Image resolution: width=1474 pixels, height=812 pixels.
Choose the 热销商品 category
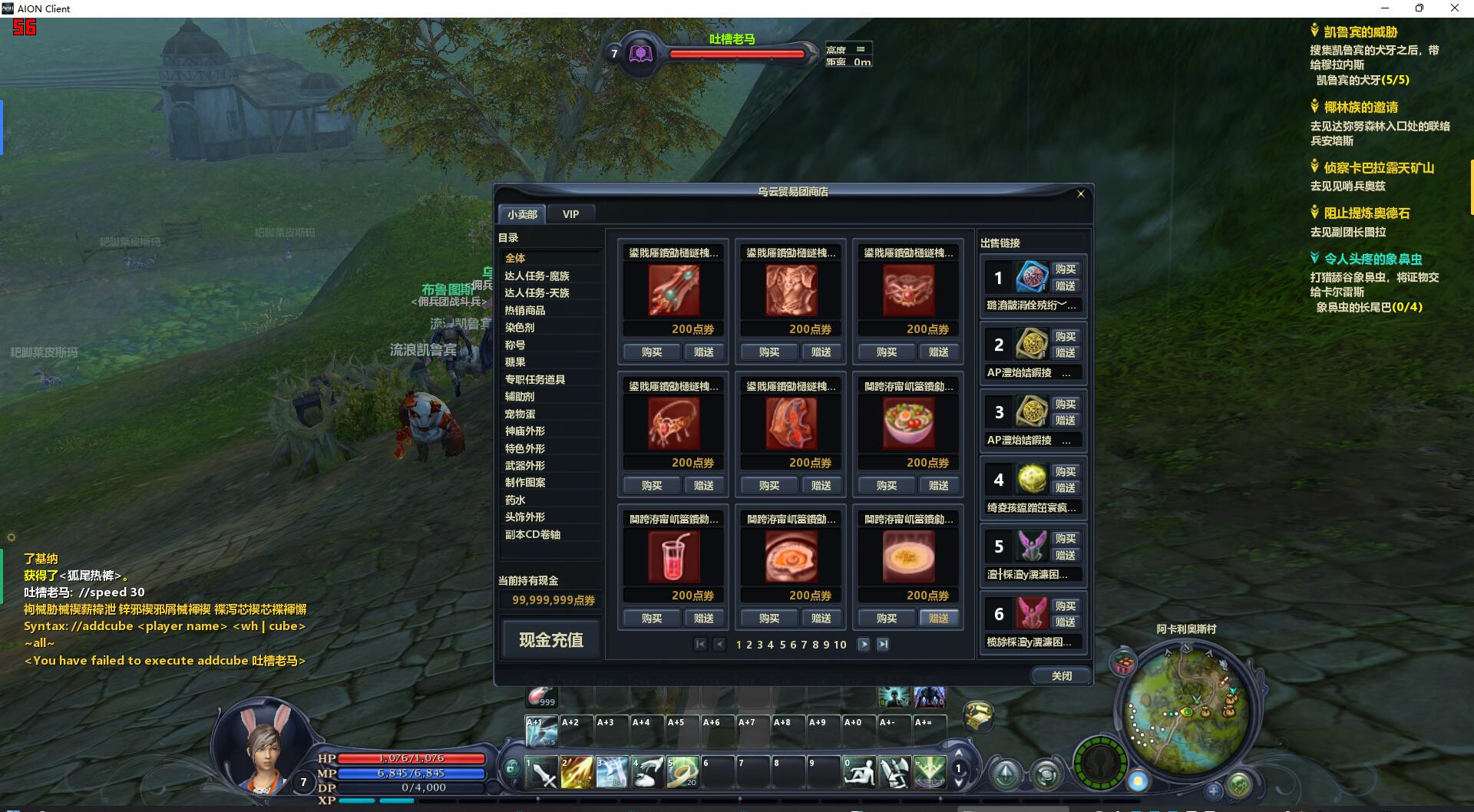[525, 310]
